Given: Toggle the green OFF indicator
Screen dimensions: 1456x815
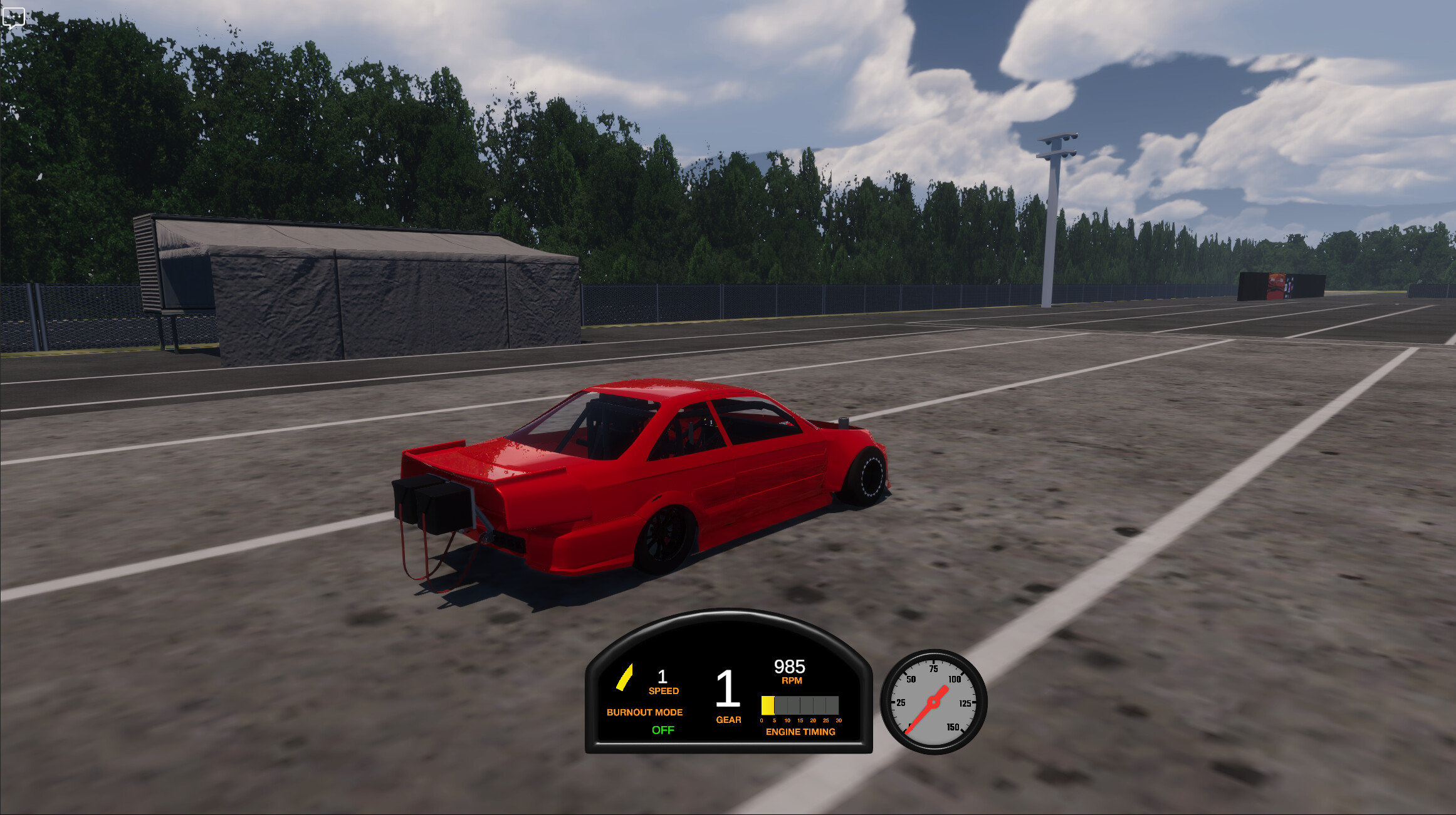Looking at the screenshot, I should click(x=663, y=730).
